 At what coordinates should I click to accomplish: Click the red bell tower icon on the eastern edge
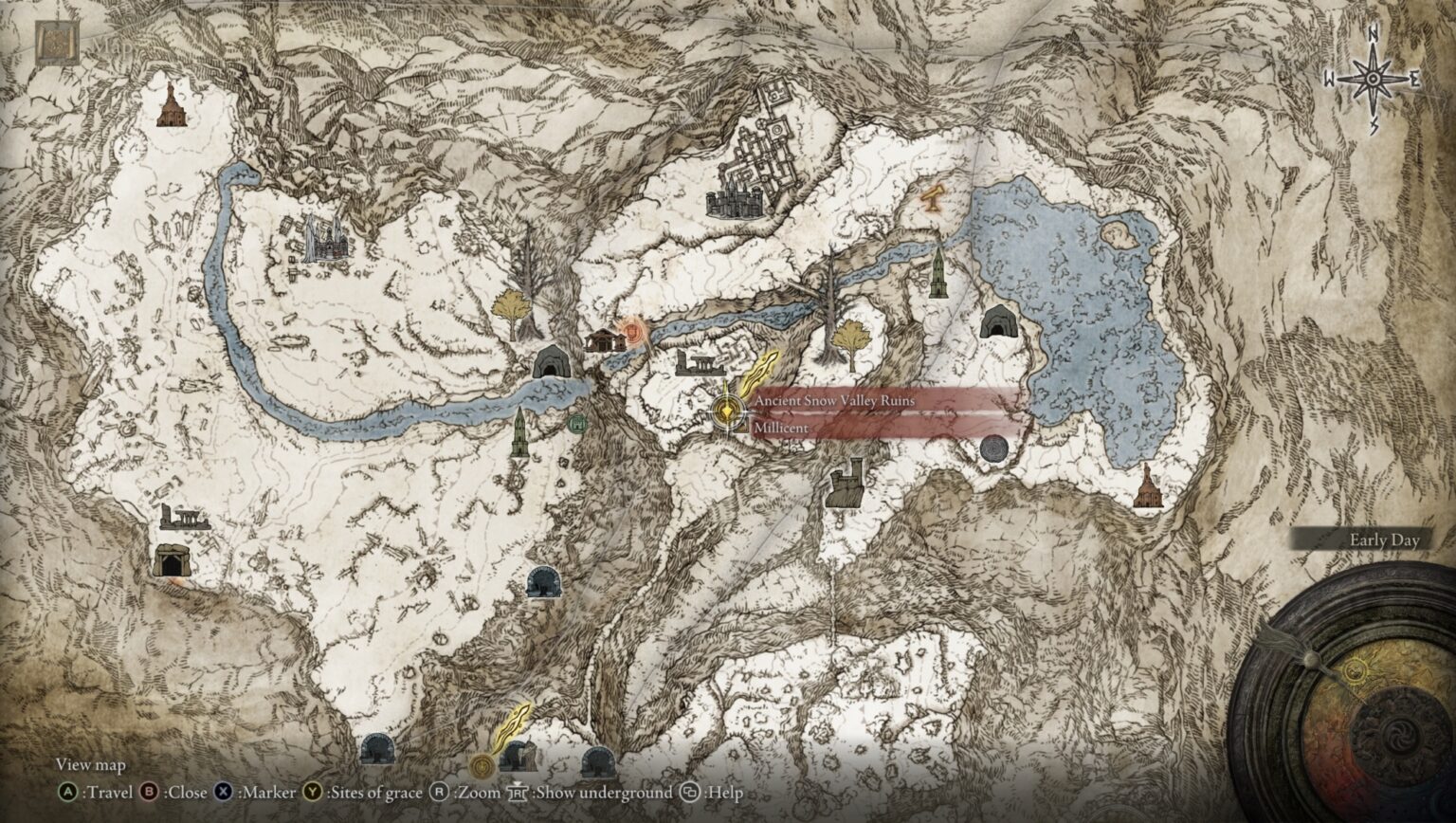[1150, 484]
